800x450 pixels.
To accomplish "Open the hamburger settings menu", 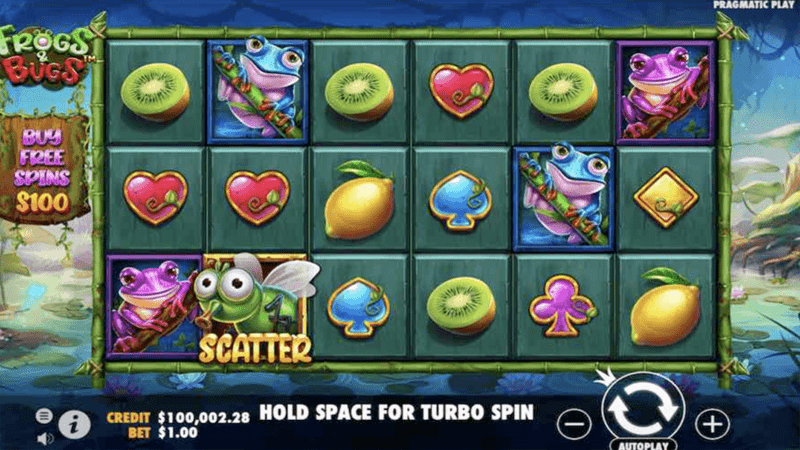I will click(x=44, y=415).
